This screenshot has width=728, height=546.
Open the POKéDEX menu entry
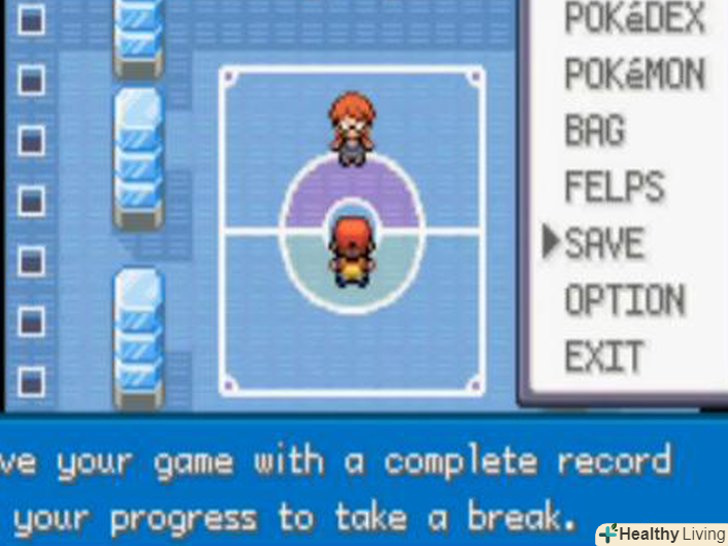(634, 18)
